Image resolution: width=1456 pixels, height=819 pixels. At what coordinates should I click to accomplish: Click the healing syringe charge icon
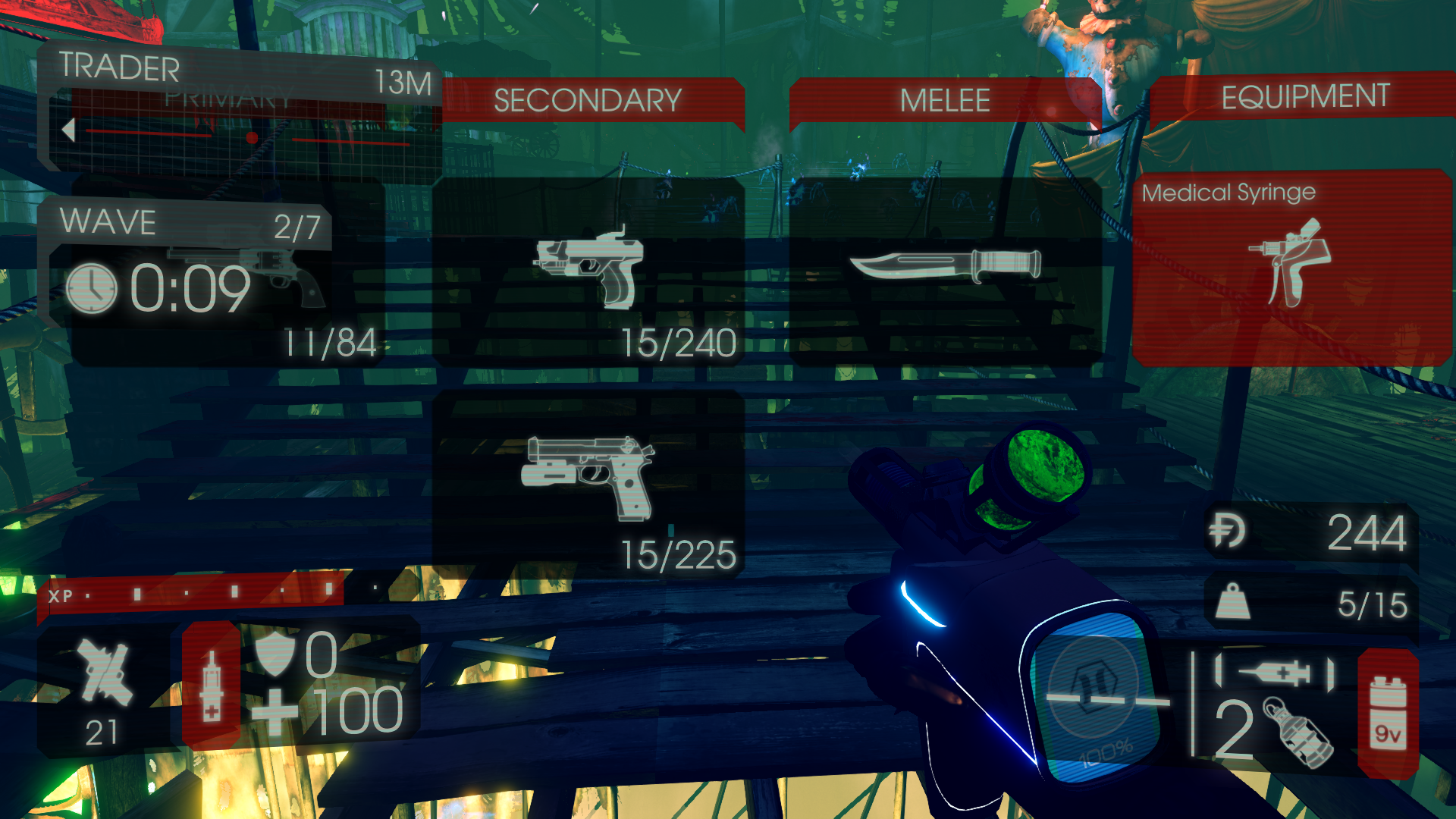click(212, 686)
